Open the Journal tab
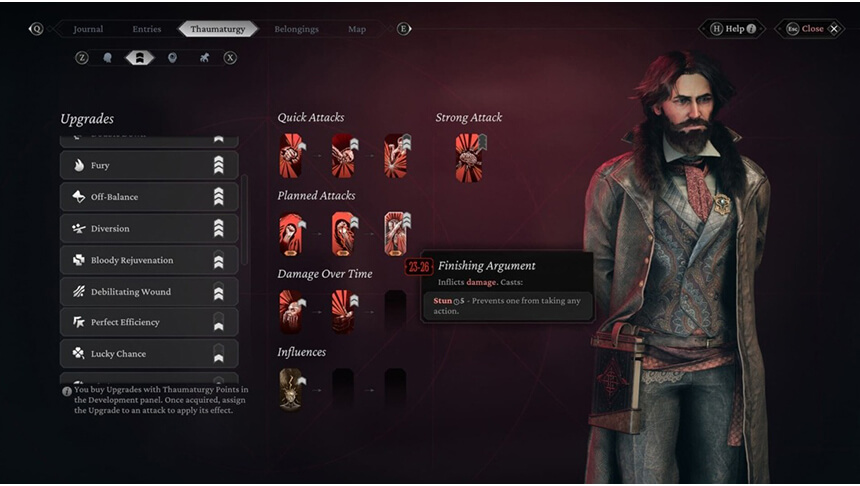This screenshot has width=860, height=486. click(x=88, y=29)
